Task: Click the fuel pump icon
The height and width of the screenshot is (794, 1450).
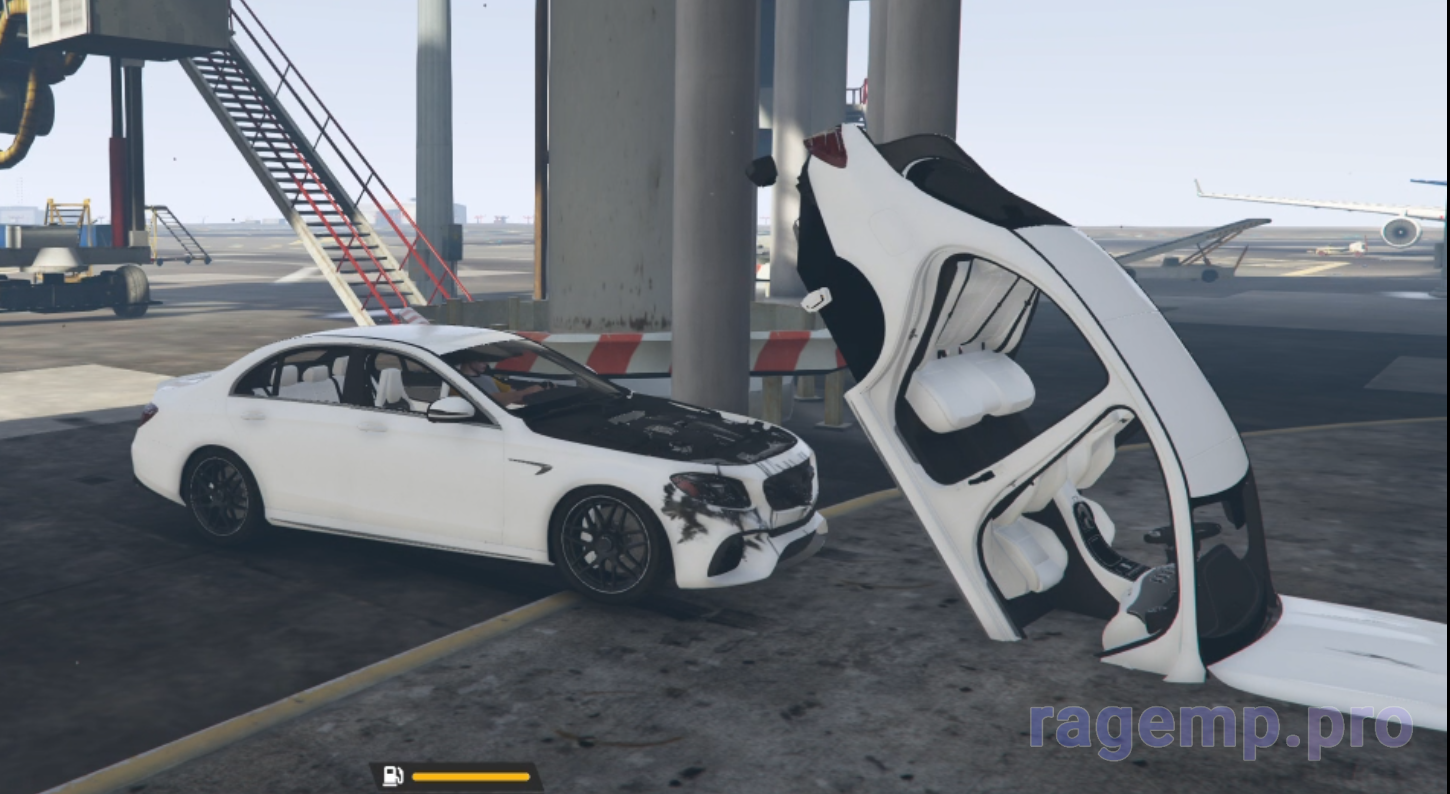Action: pyautogui.click(x=393, y=776)
